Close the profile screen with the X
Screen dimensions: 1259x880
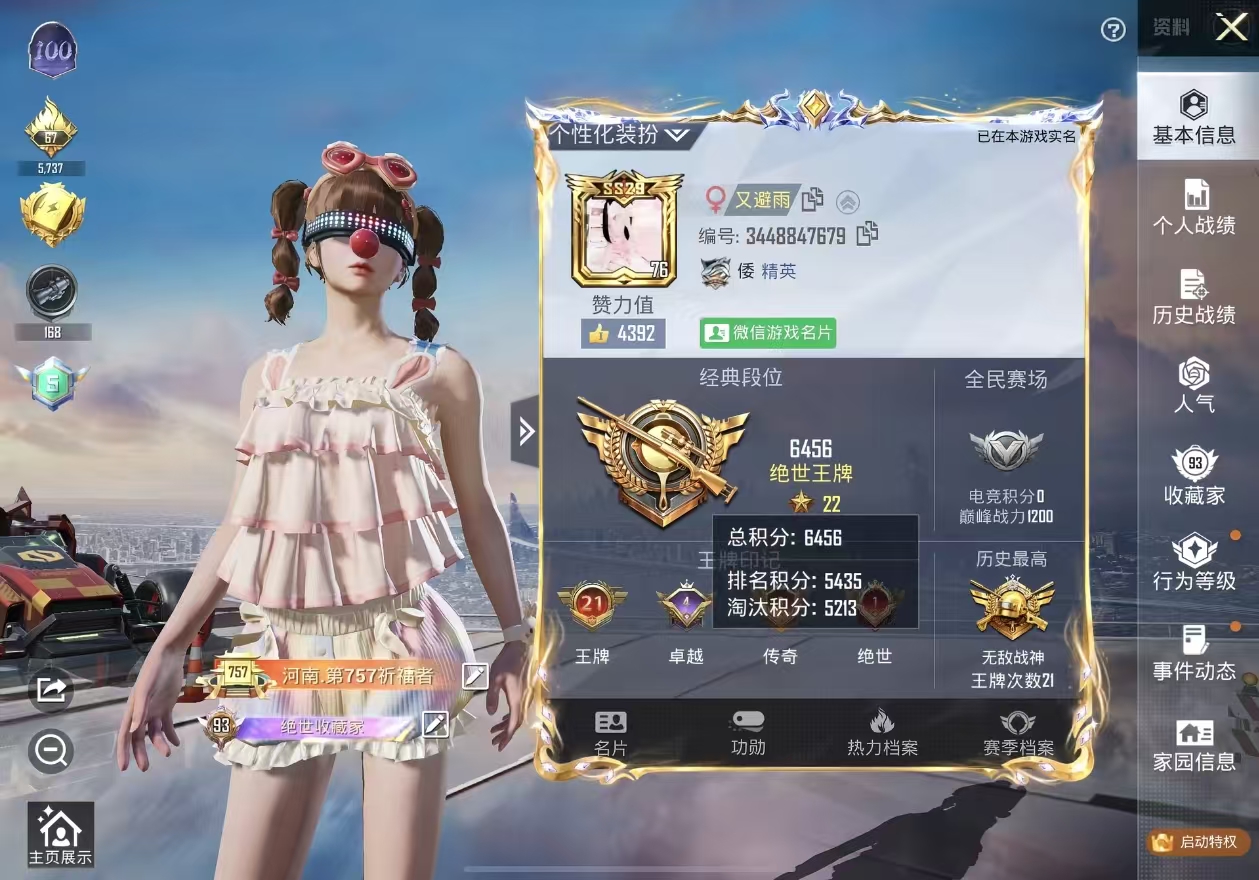coord(1230,28)
